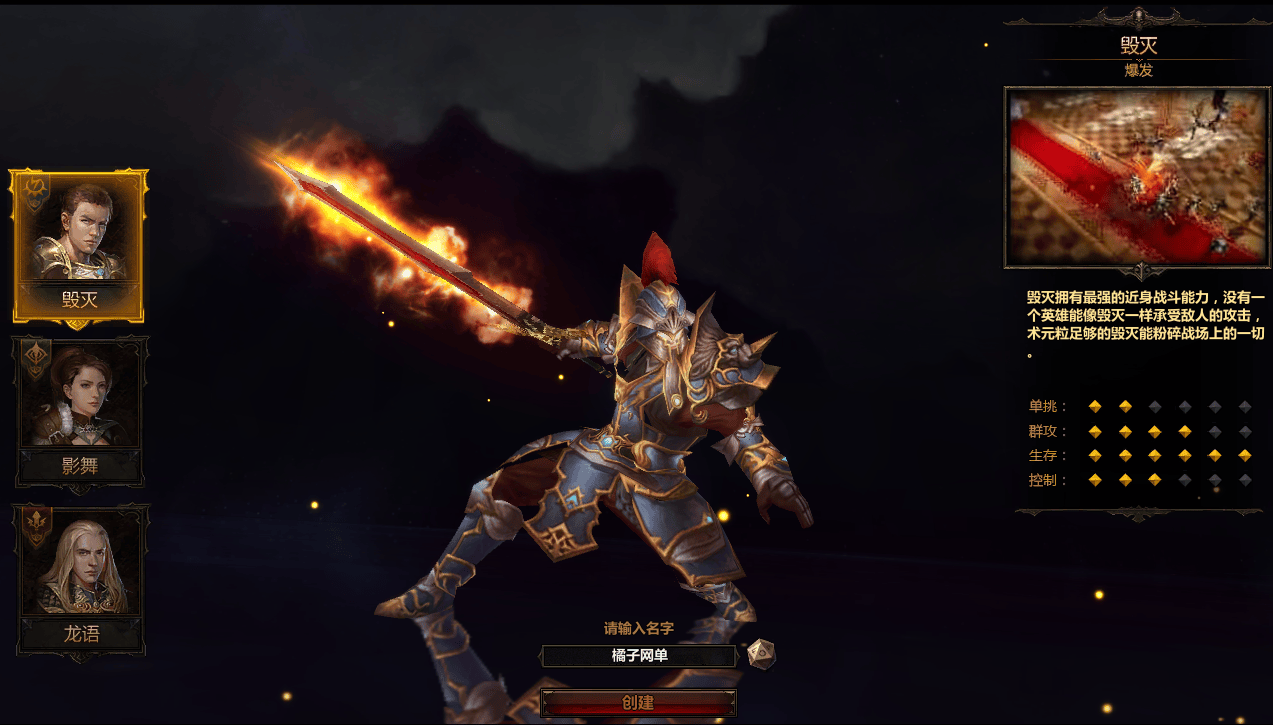Open the 毁灭 skill preview thumbnail
This screenshot has width=1273, height=725.
point(1137,177)
